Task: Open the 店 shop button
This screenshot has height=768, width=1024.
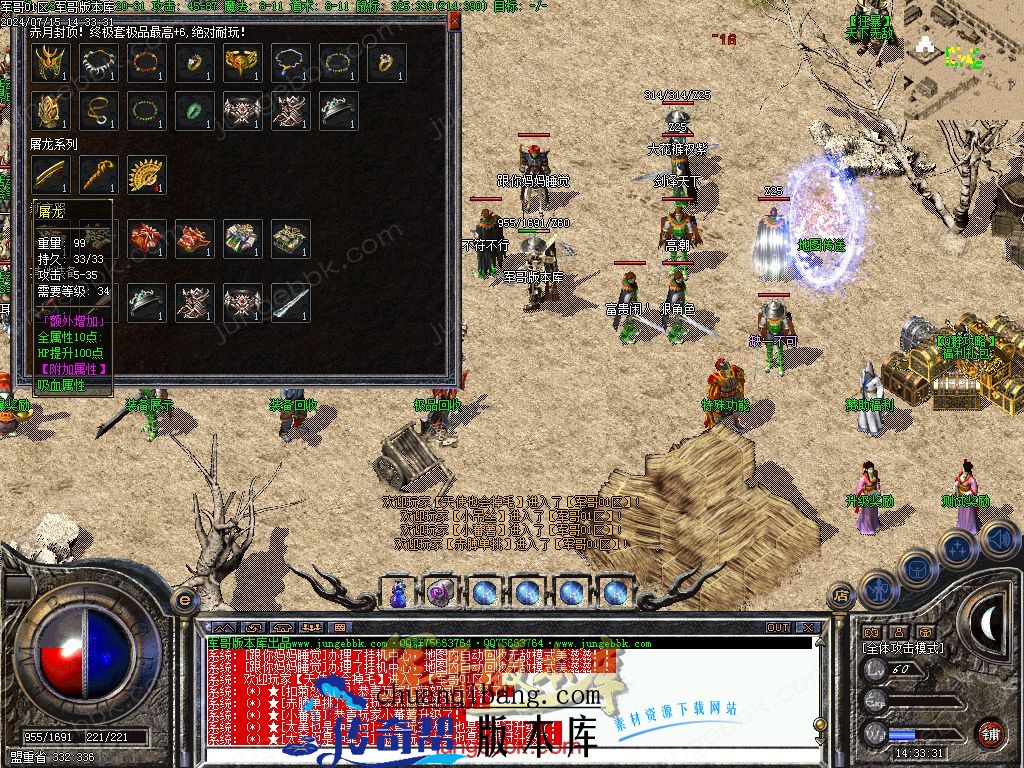Action: 842,596
